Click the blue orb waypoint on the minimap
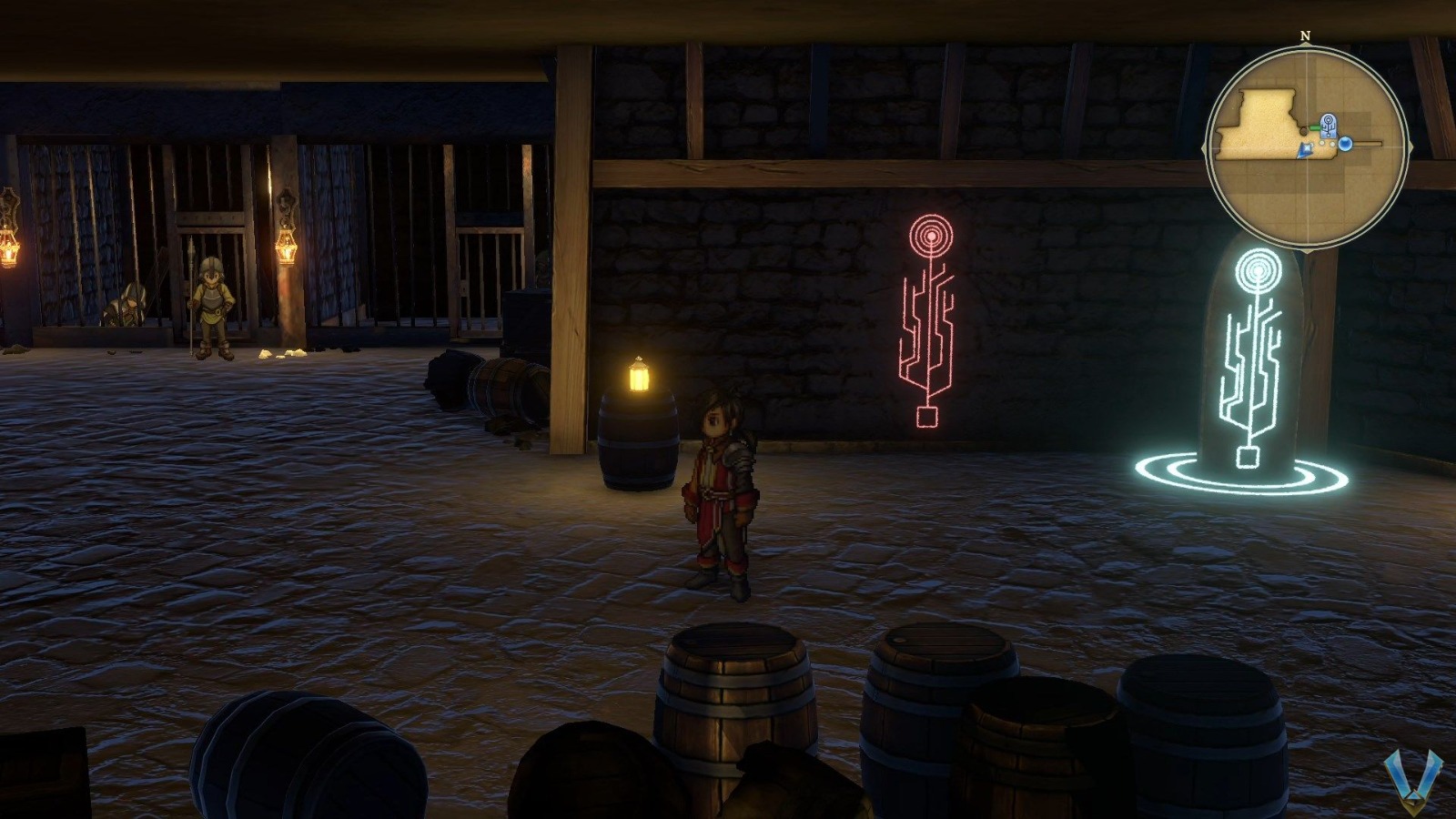The width and height of the screenshot is (1456, 819). tap(1346, 144)
